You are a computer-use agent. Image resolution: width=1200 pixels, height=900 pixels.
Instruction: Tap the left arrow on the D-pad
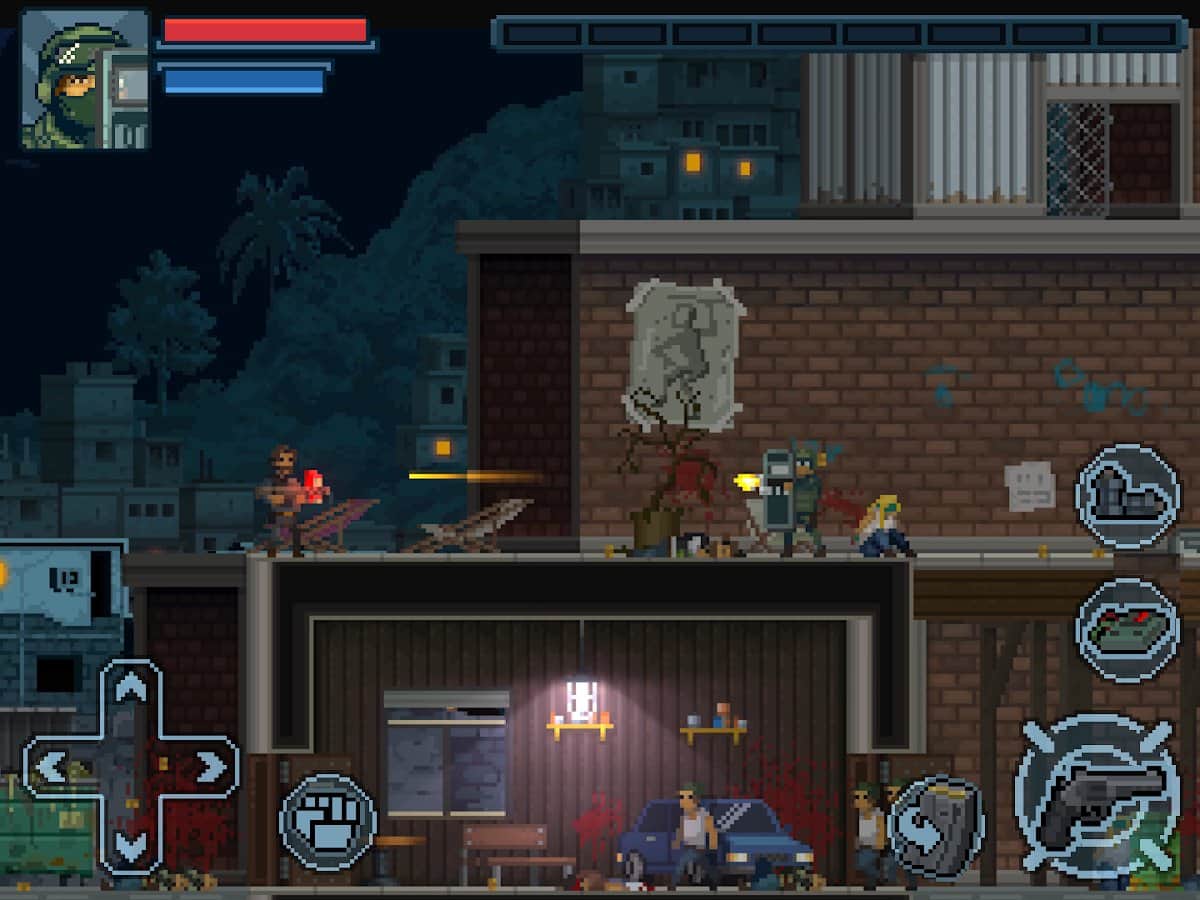(x=52, y=767)
